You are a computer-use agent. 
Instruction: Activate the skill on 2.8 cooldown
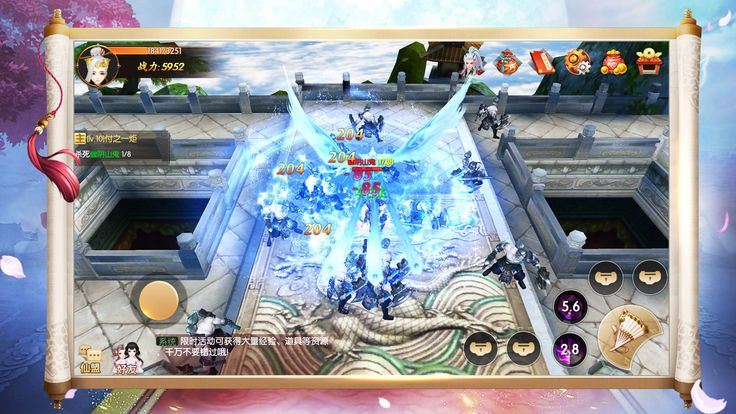(x=570, y=349)
